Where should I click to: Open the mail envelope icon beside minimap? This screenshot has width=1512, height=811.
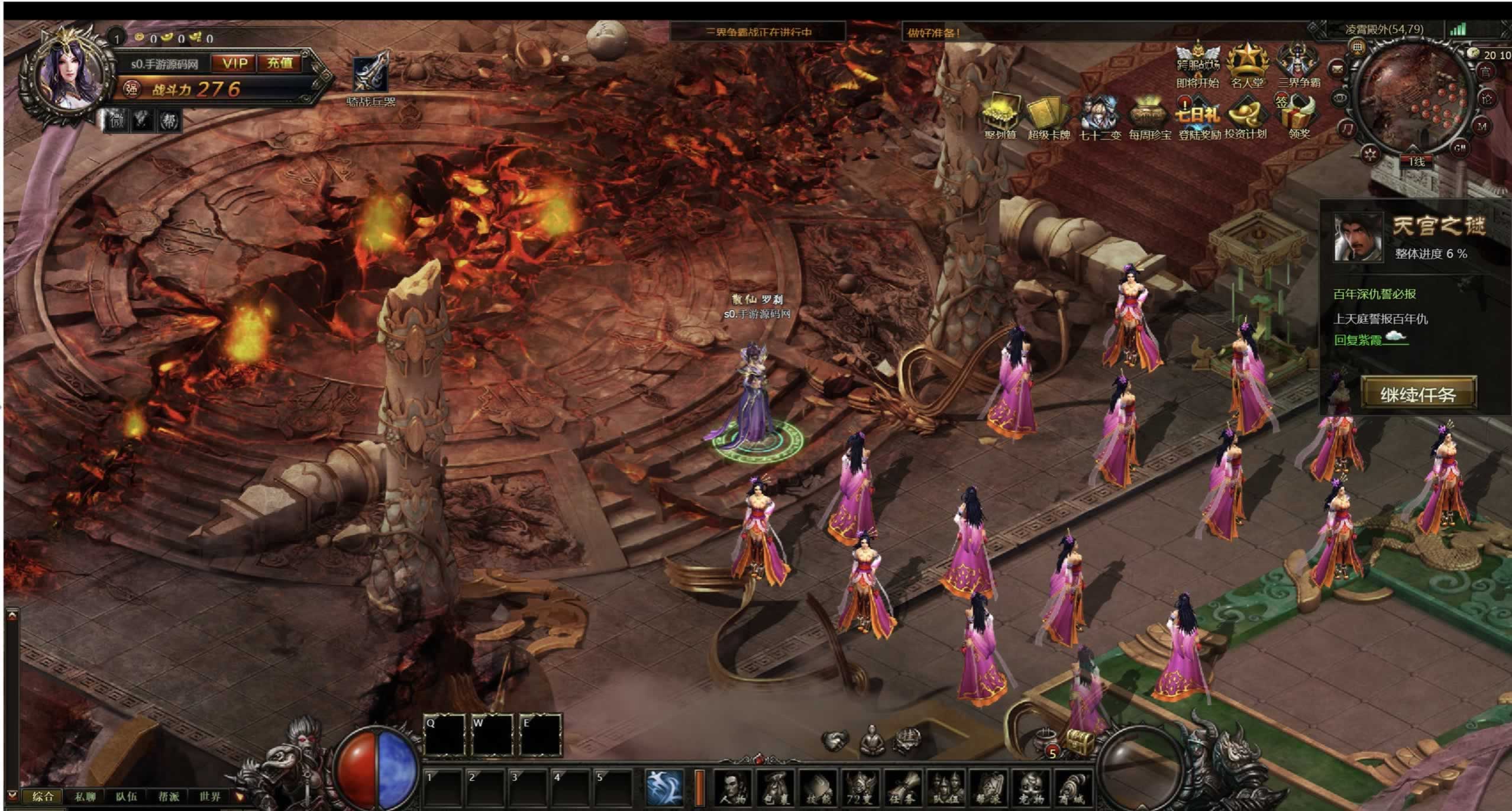click(1337, 69)
